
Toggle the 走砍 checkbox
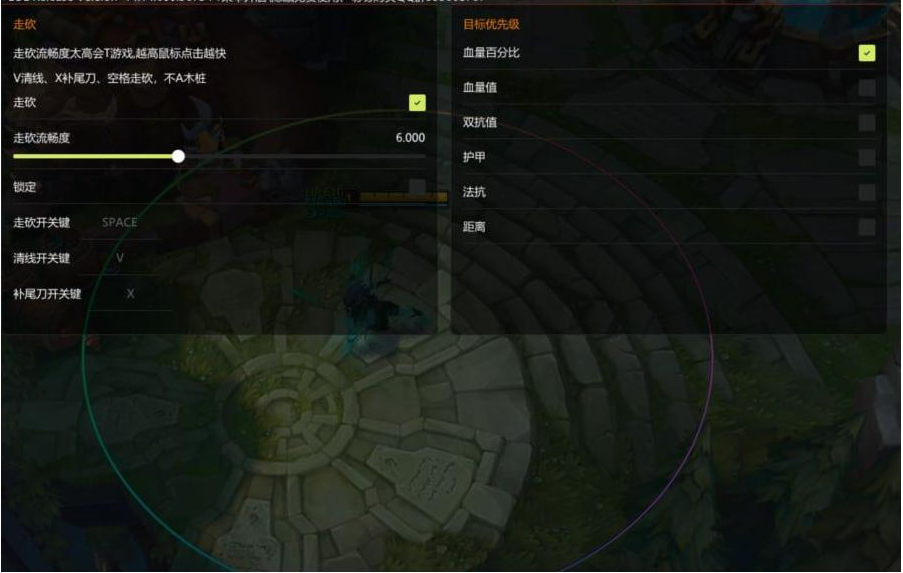(417, 102)
